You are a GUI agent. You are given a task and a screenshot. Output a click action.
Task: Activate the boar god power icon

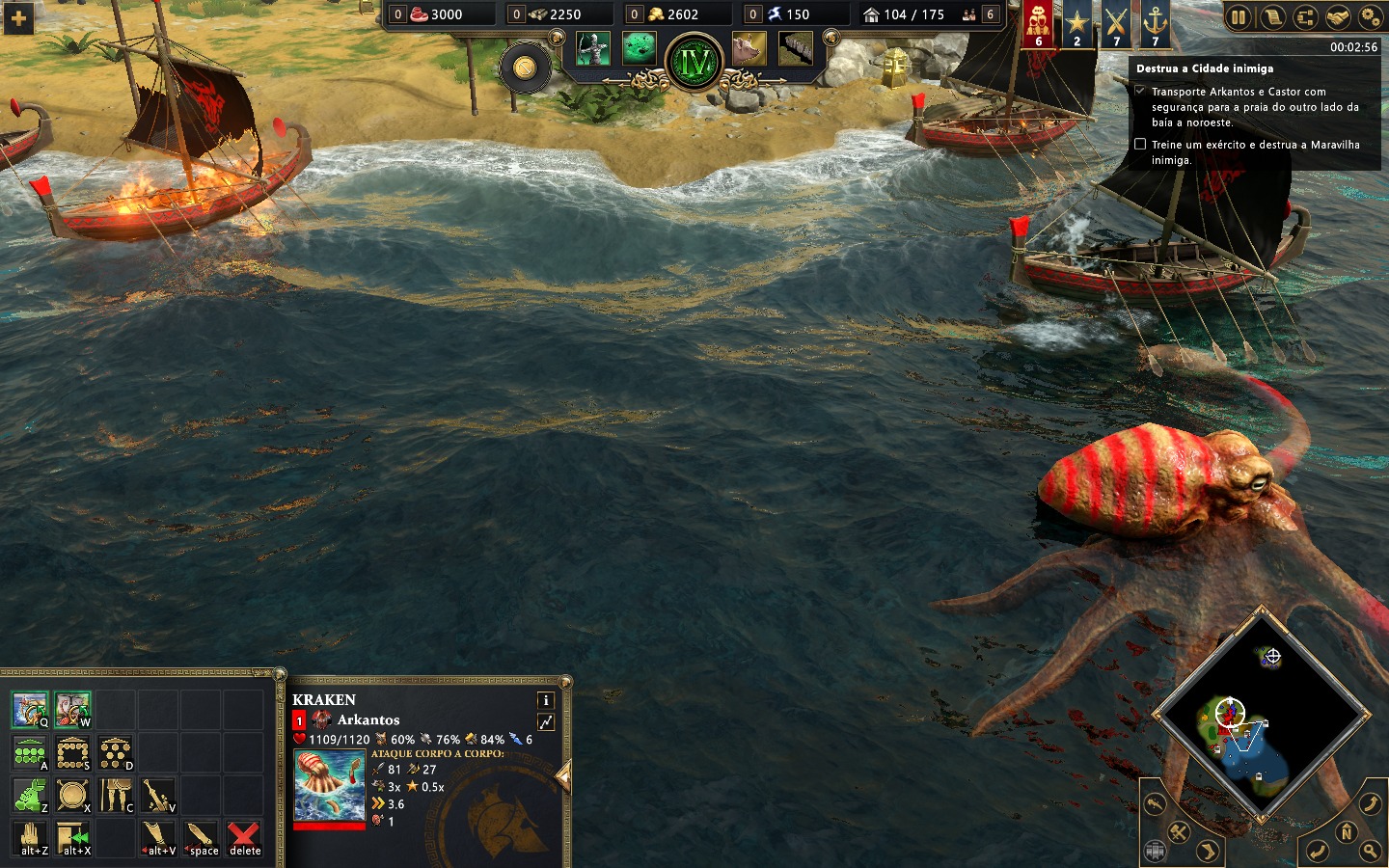tap(749, 48)
